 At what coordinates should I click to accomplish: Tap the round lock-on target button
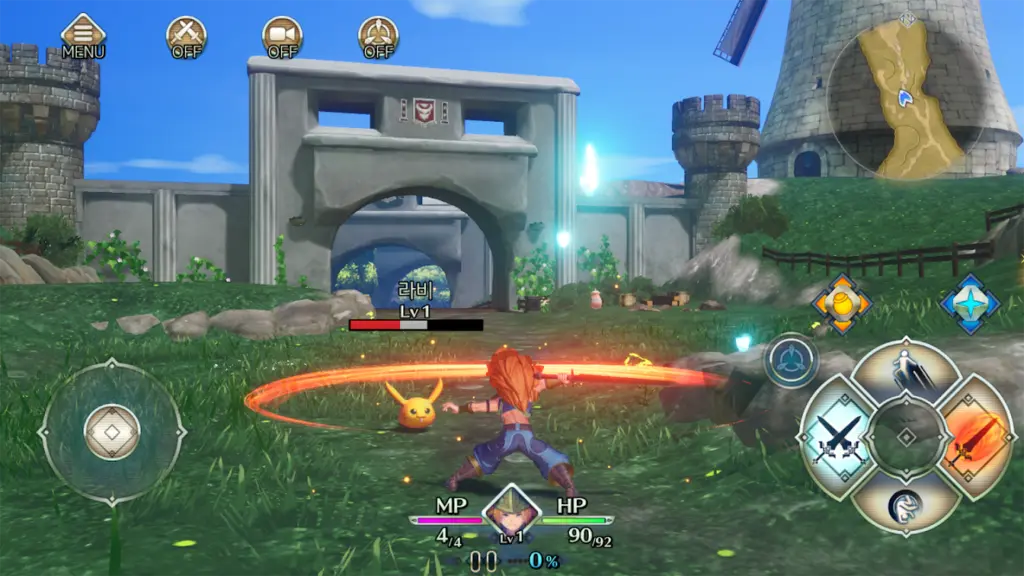click(790, 360)
